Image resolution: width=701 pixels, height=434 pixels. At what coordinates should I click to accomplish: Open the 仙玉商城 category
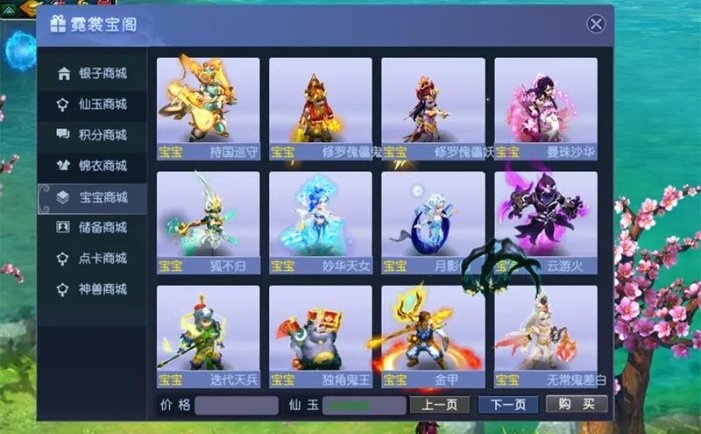[x=92, y=104]
